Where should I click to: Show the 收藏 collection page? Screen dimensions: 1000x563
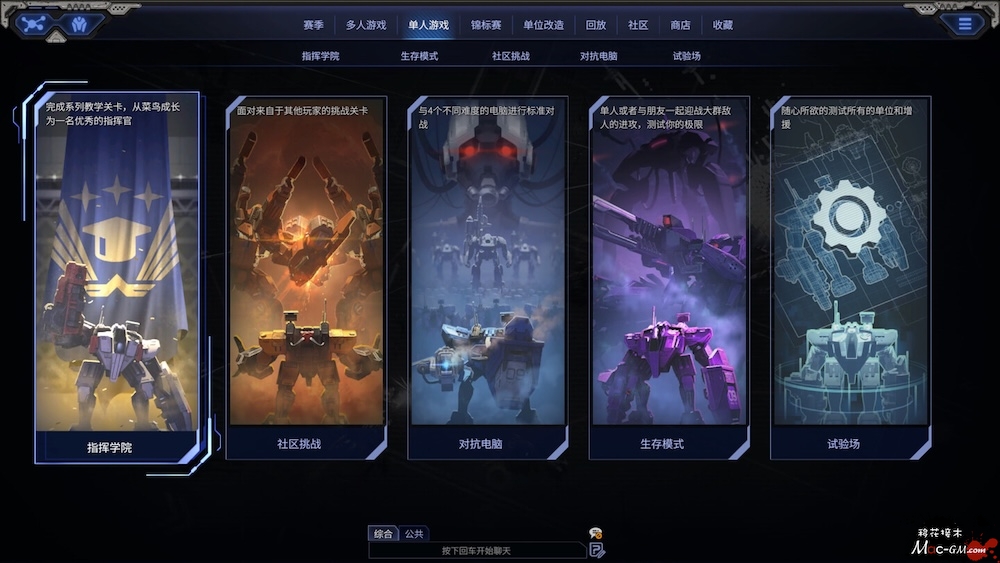(723, 25)
